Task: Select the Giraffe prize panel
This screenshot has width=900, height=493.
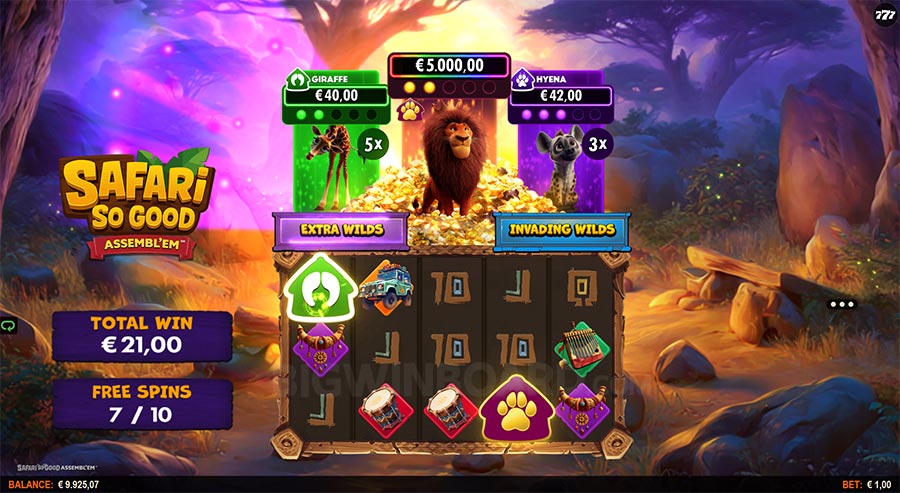Action: click(x=333, y=96)
